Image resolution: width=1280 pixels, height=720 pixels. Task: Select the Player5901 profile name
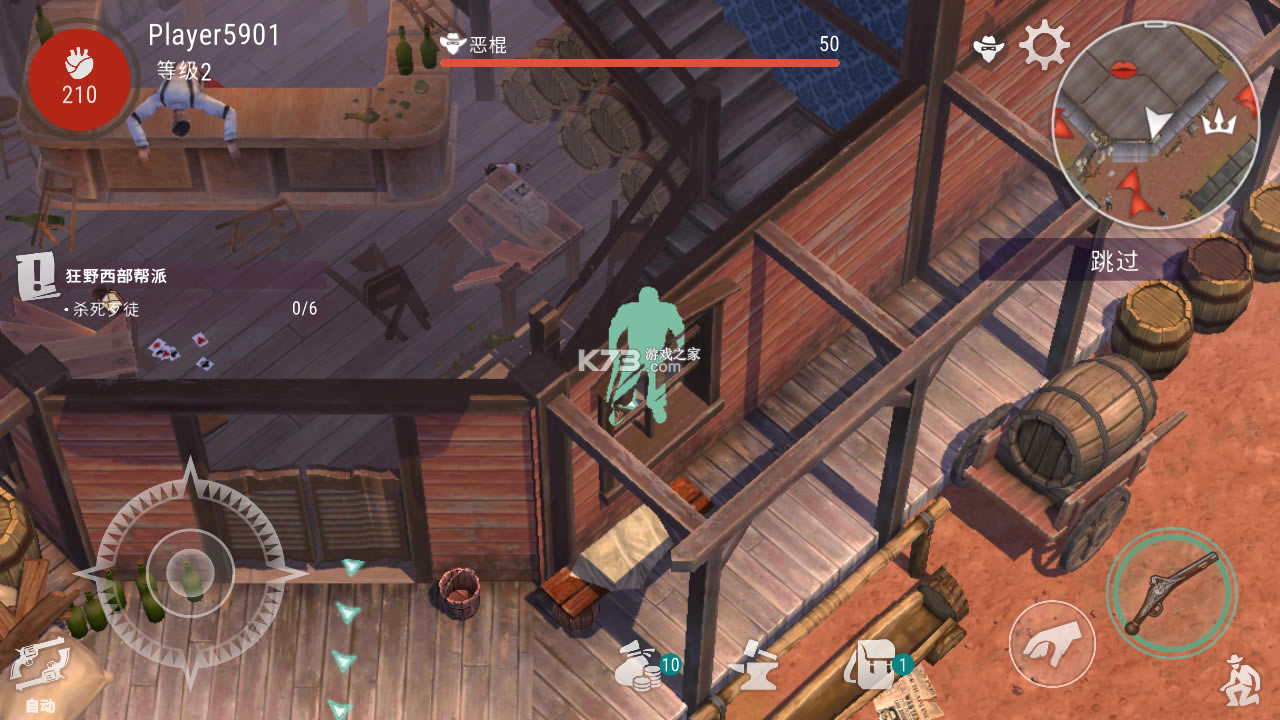(x=214, y=35)
